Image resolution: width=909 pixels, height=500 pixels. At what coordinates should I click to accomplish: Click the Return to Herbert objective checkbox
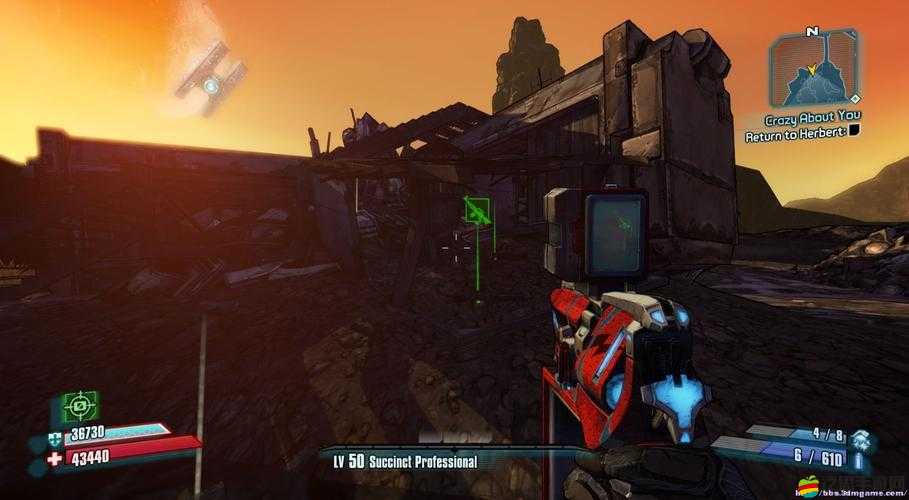856,131
